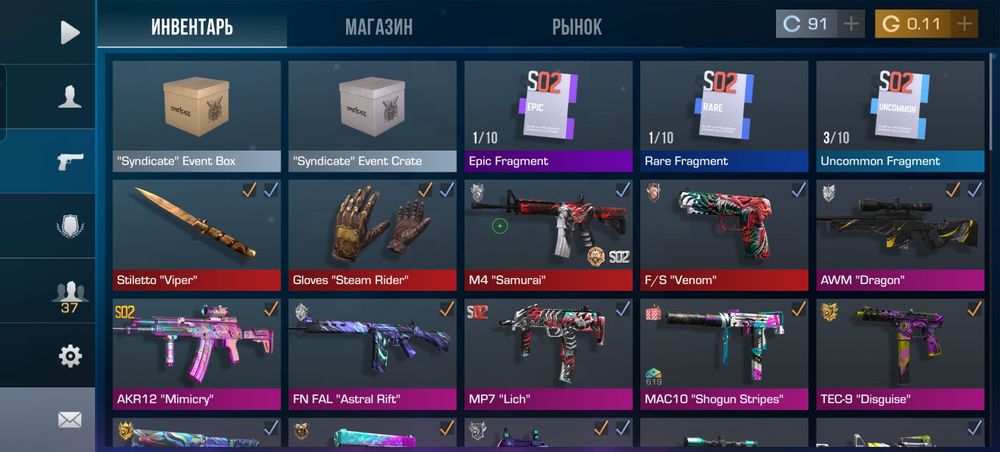1000x452 pixels.
Task: Add gold currency with the plus button
Action: point(964,24)
